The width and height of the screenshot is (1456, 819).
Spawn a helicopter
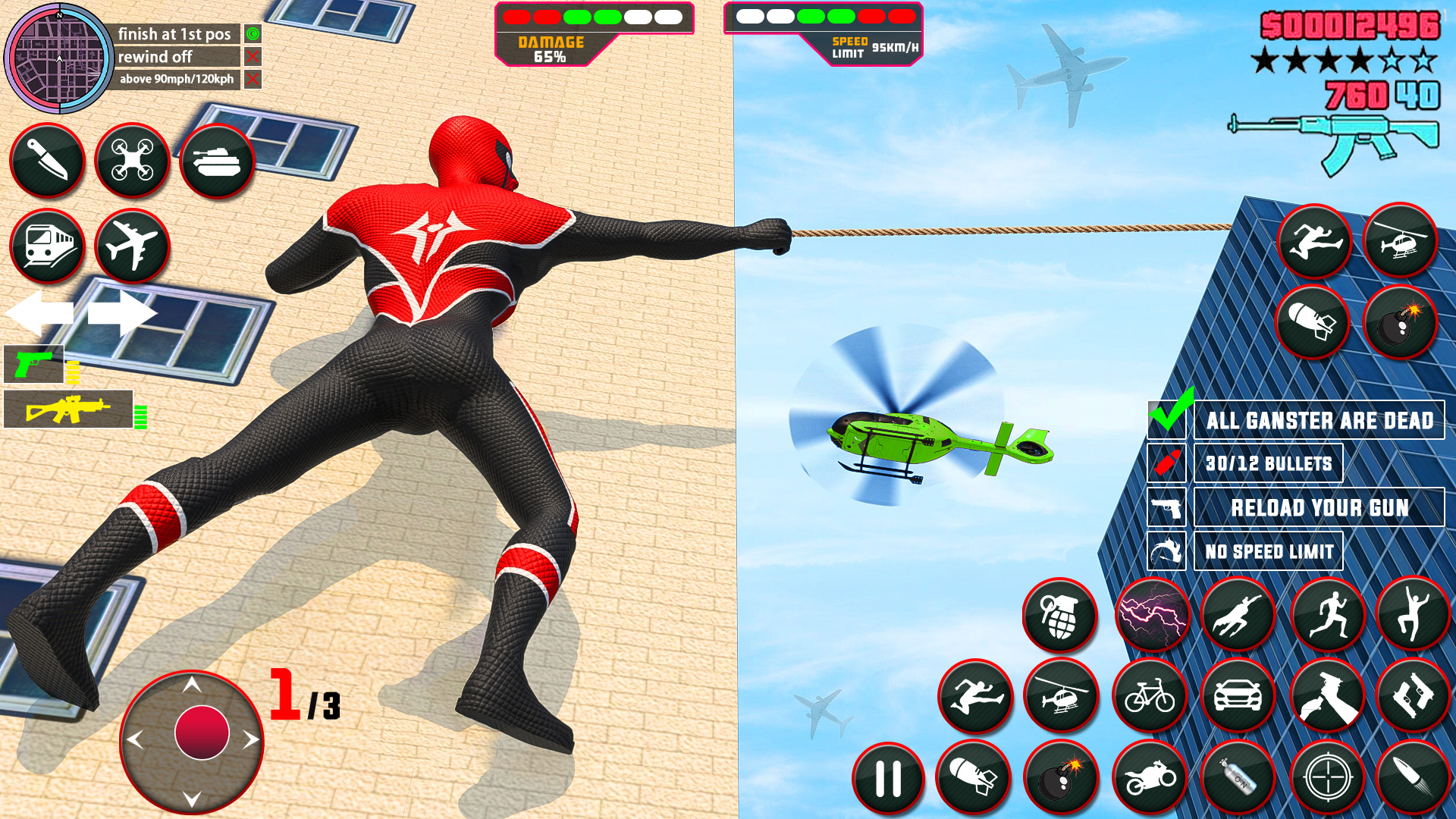1062,697
